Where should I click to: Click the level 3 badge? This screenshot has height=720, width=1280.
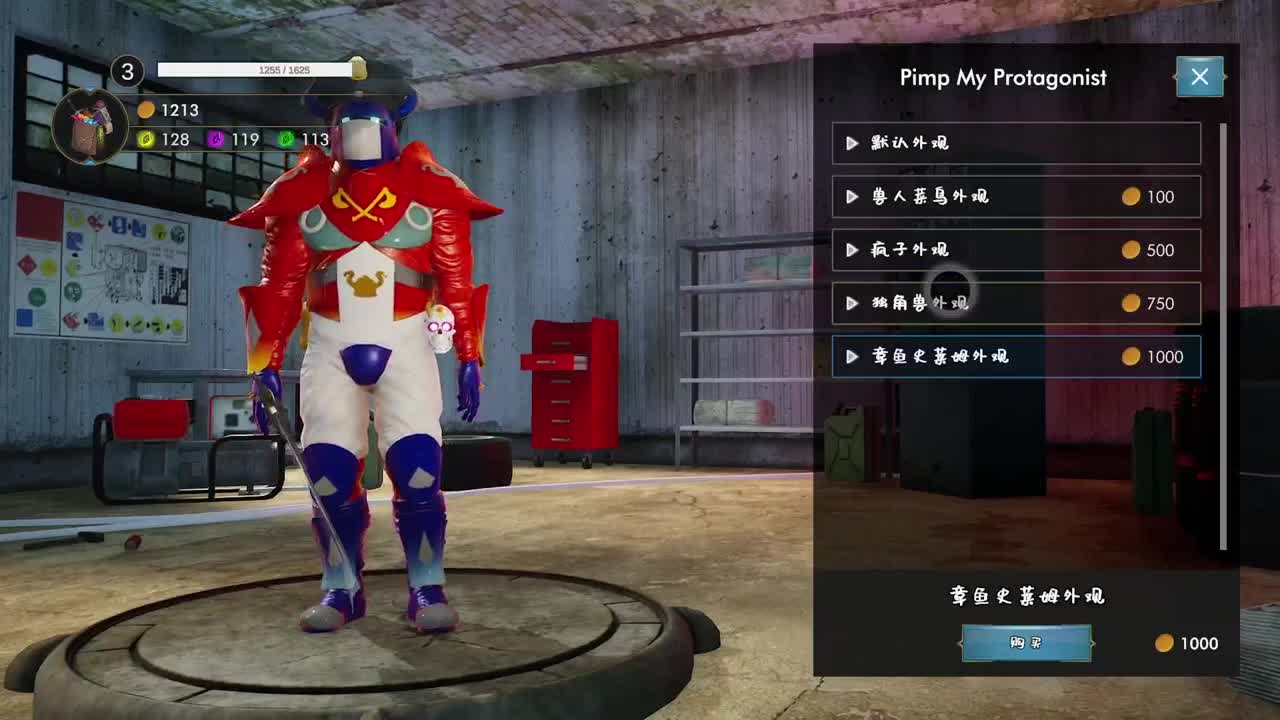(124, 71)
